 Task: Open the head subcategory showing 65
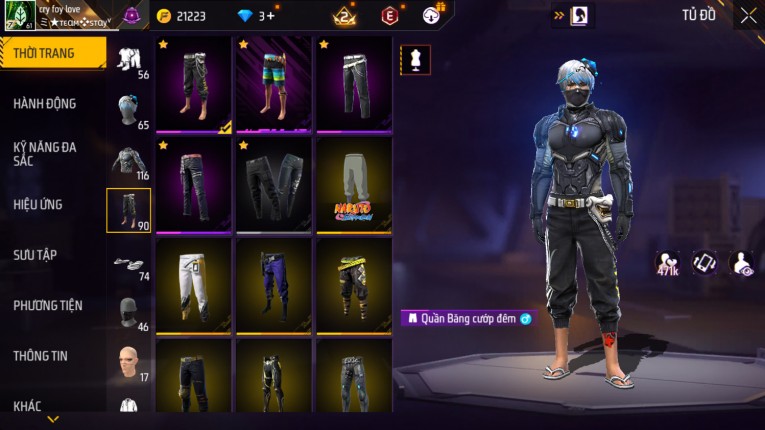[x=129, y=110]
